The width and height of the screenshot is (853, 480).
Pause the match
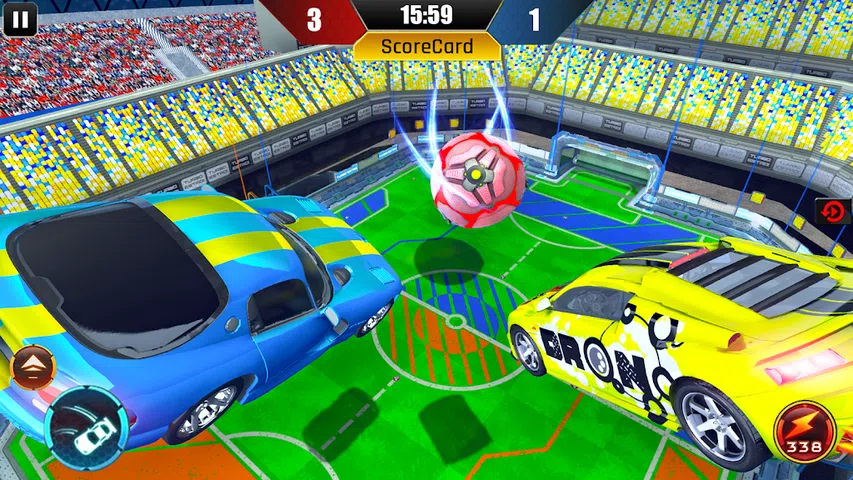(x=19, y=17)
